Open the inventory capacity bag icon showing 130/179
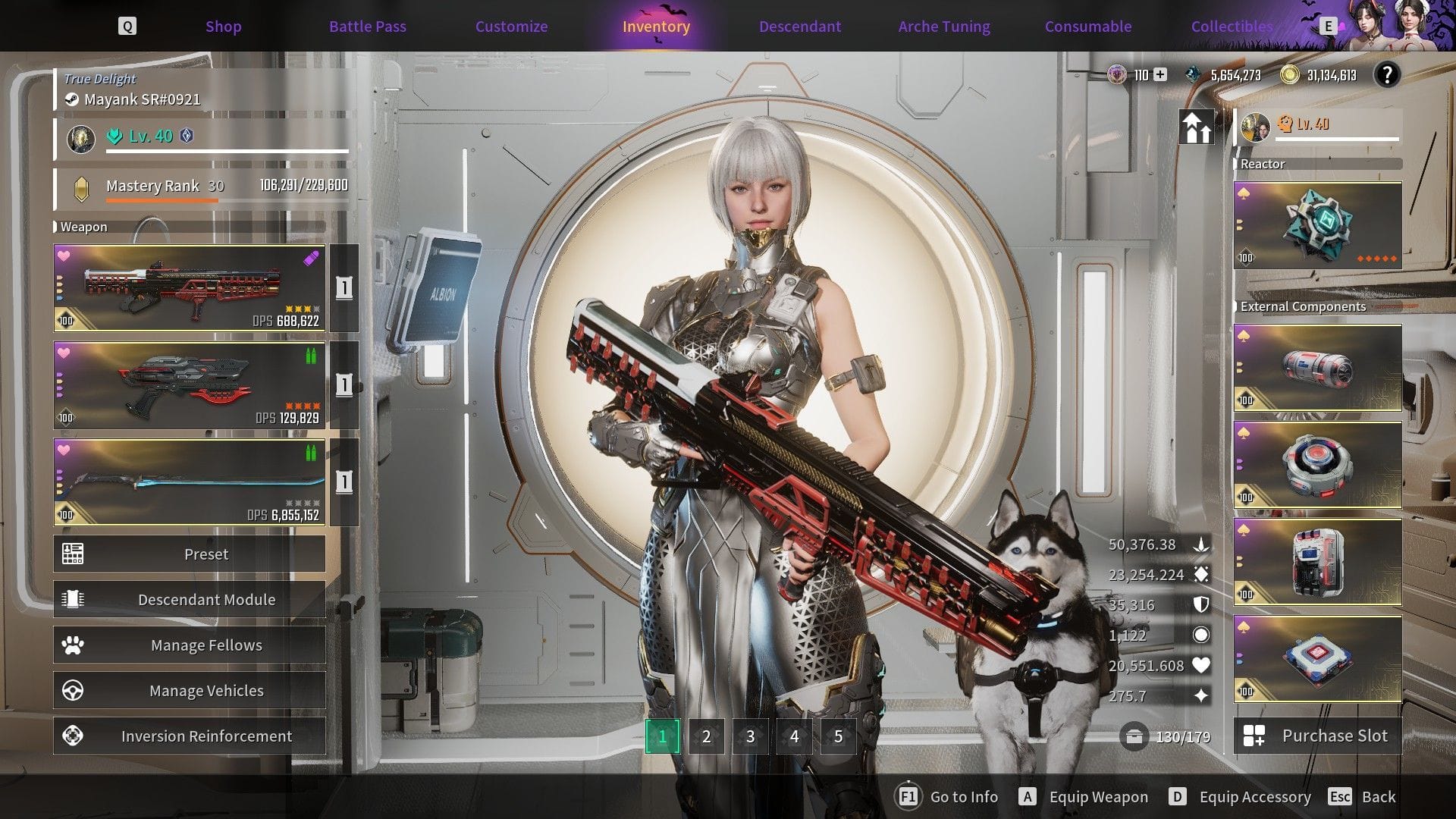The image size is (1456, 819). tap(1135, 736)
